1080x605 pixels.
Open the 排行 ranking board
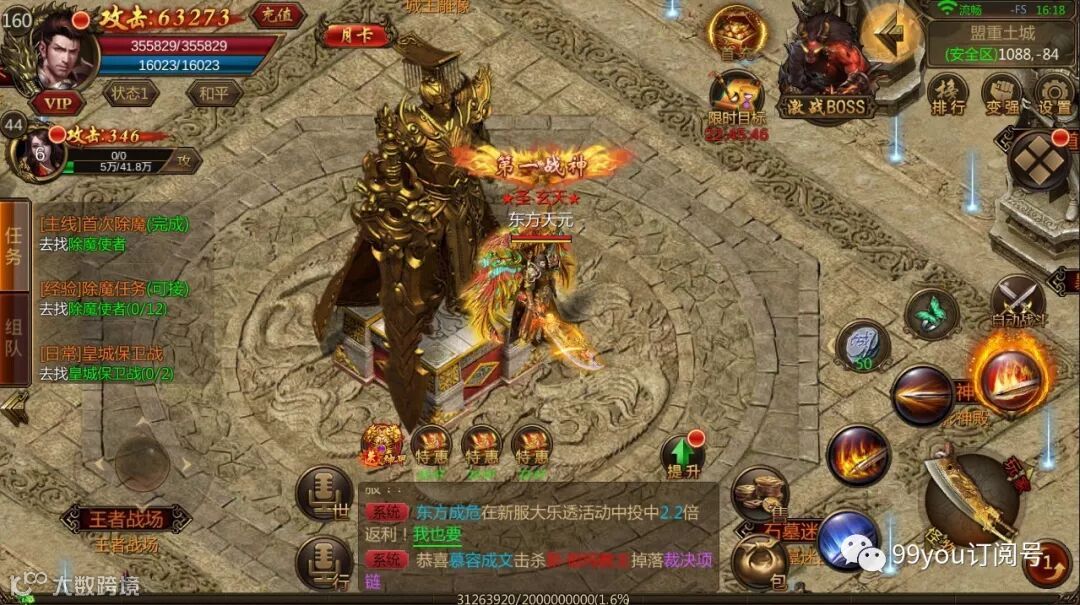[946, 93]
